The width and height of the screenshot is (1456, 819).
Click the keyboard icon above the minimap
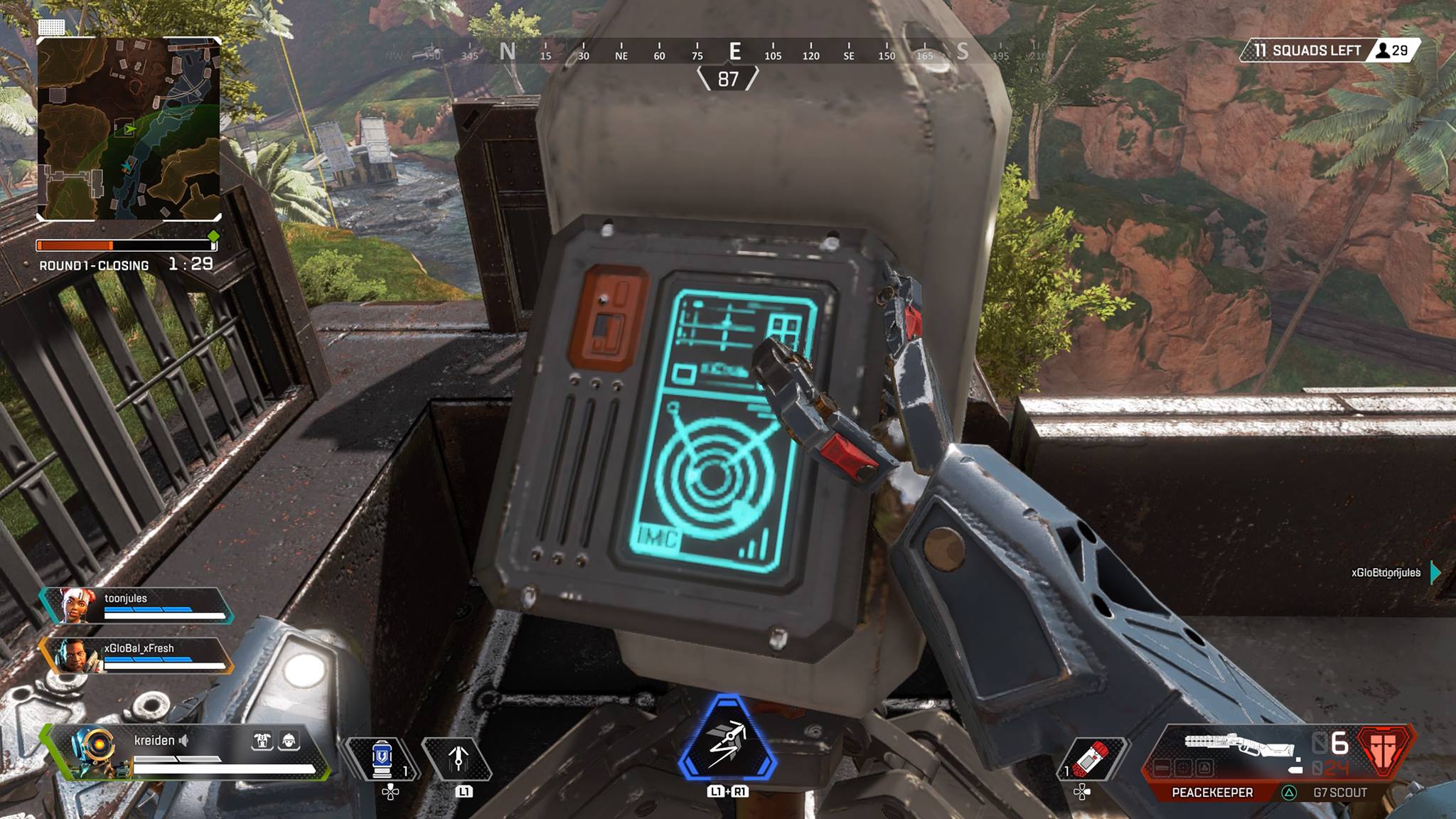point(51,27)
